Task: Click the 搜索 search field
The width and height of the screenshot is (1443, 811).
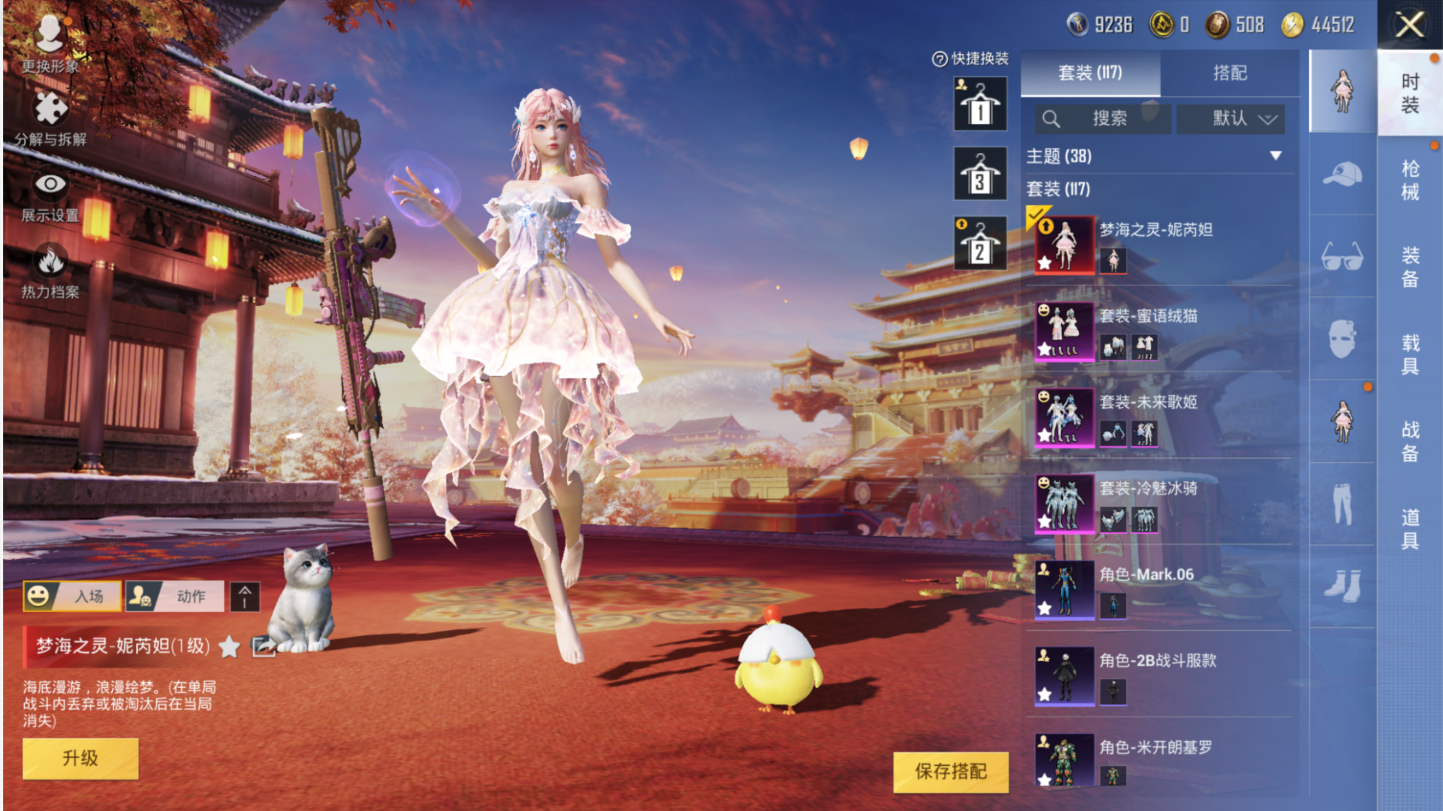Action: click(x=1103, y=118)
